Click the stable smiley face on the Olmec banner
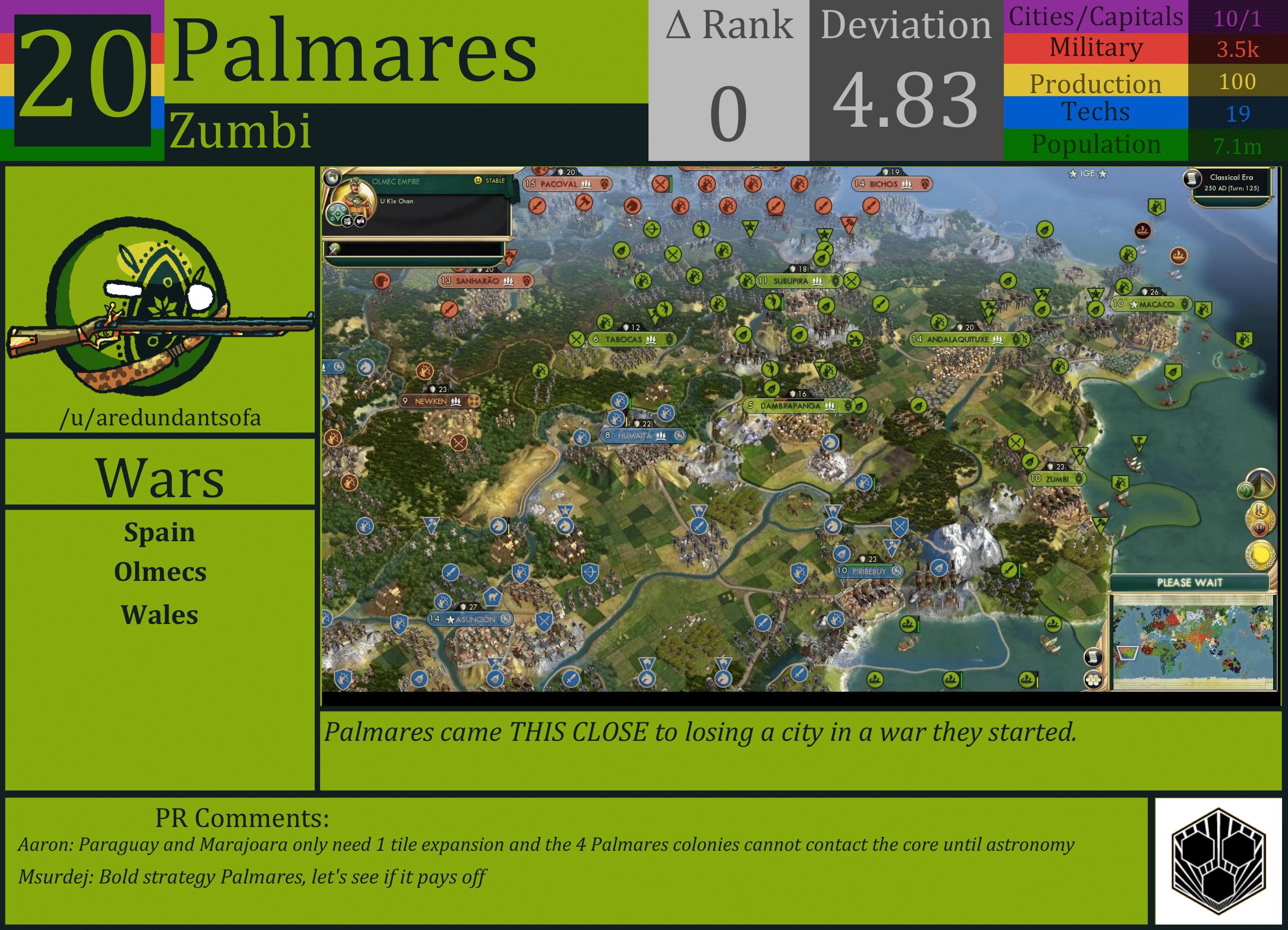 click(478, 180)
